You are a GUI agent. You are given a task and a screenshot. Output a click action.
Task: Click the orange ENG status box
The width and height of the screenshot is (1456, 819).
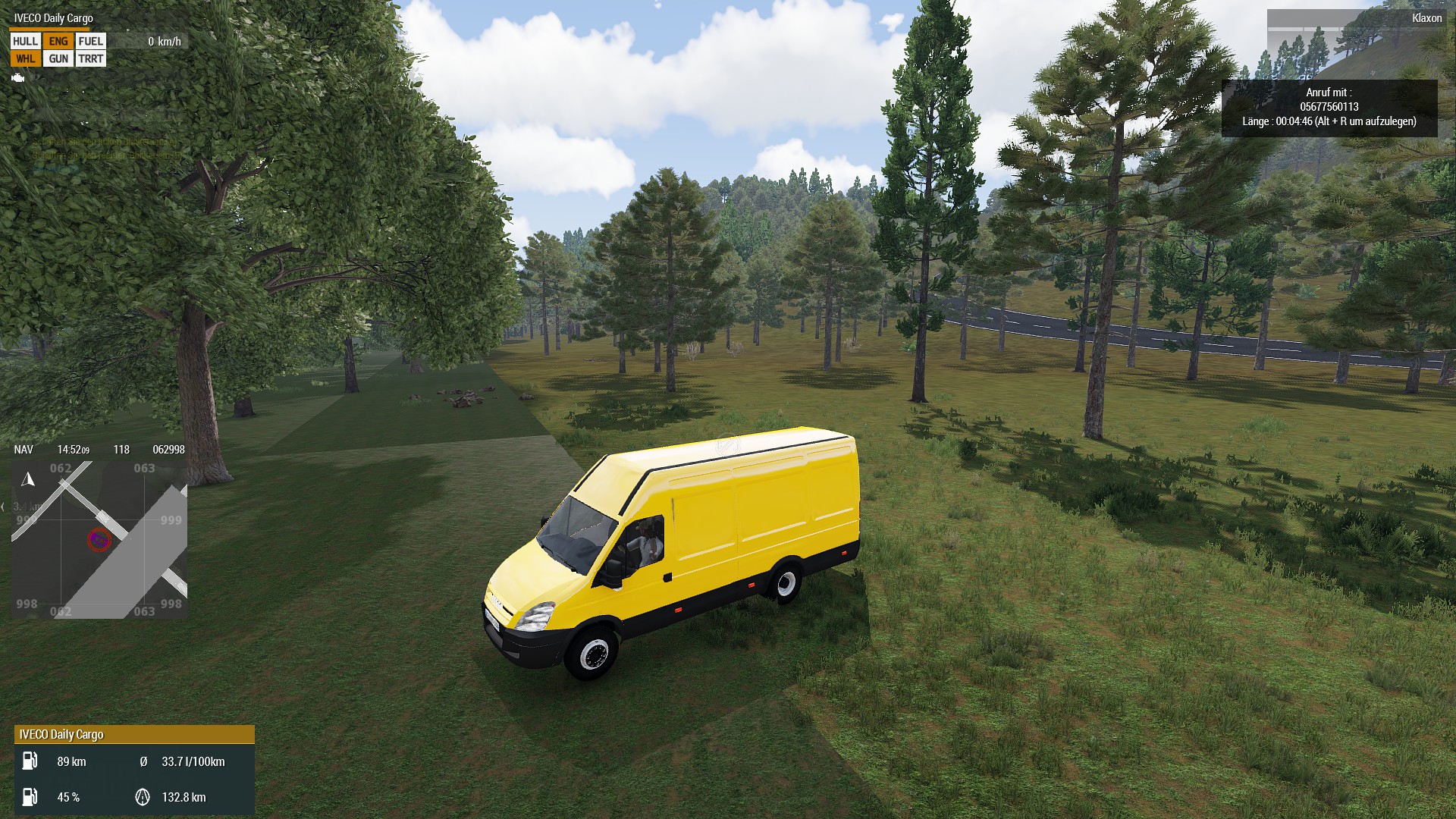(x=58, y=41)
